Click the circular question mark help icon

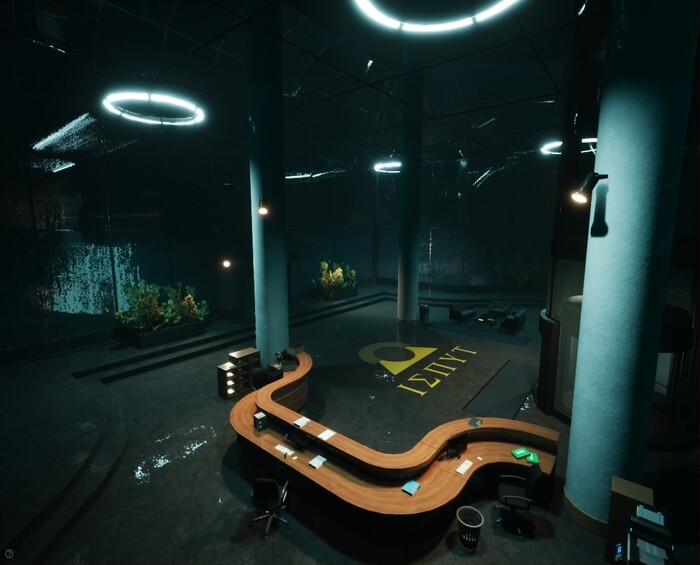click(9, 553)
